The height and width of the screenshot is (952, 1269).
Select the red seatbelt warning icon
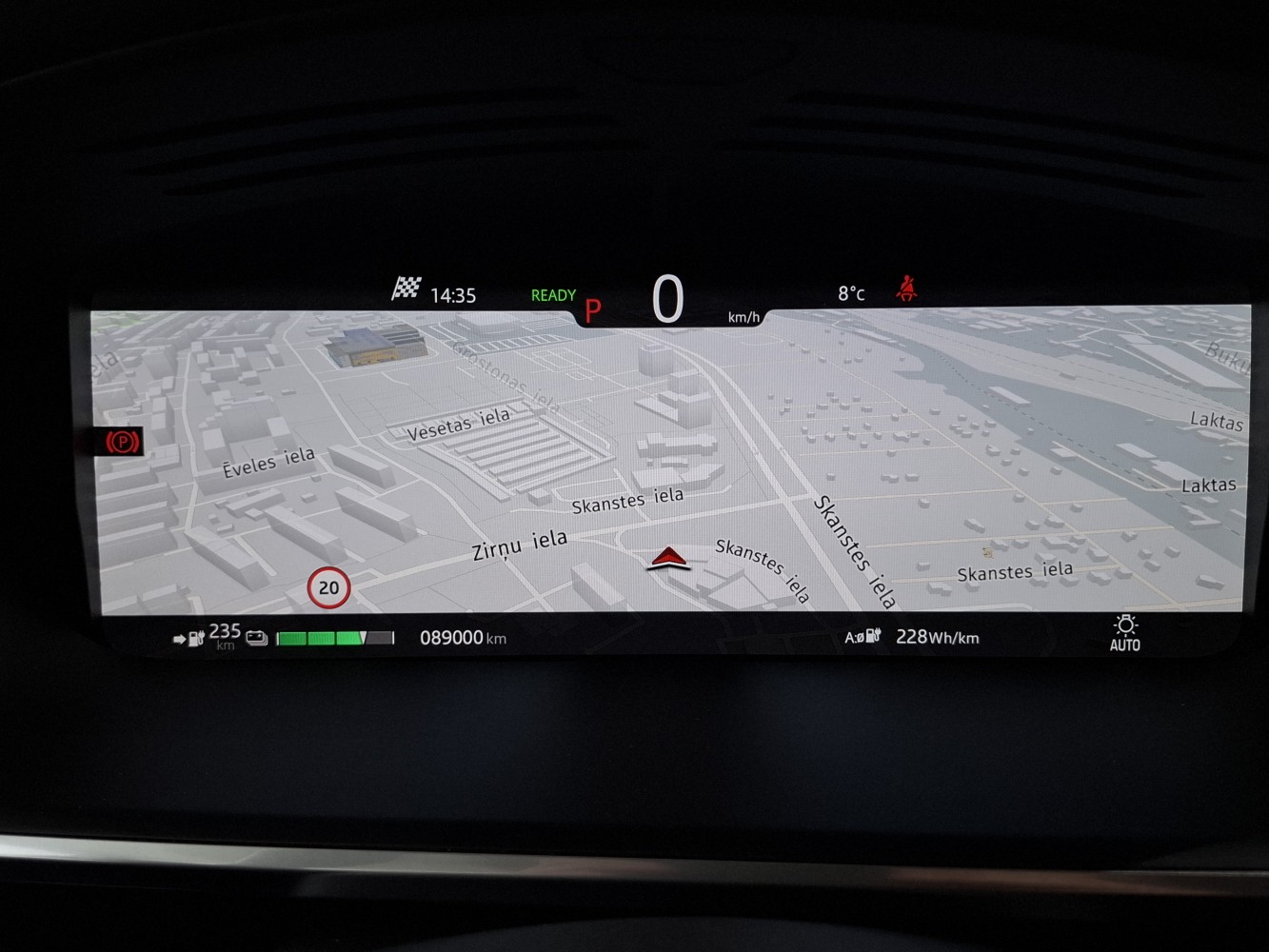906,288
